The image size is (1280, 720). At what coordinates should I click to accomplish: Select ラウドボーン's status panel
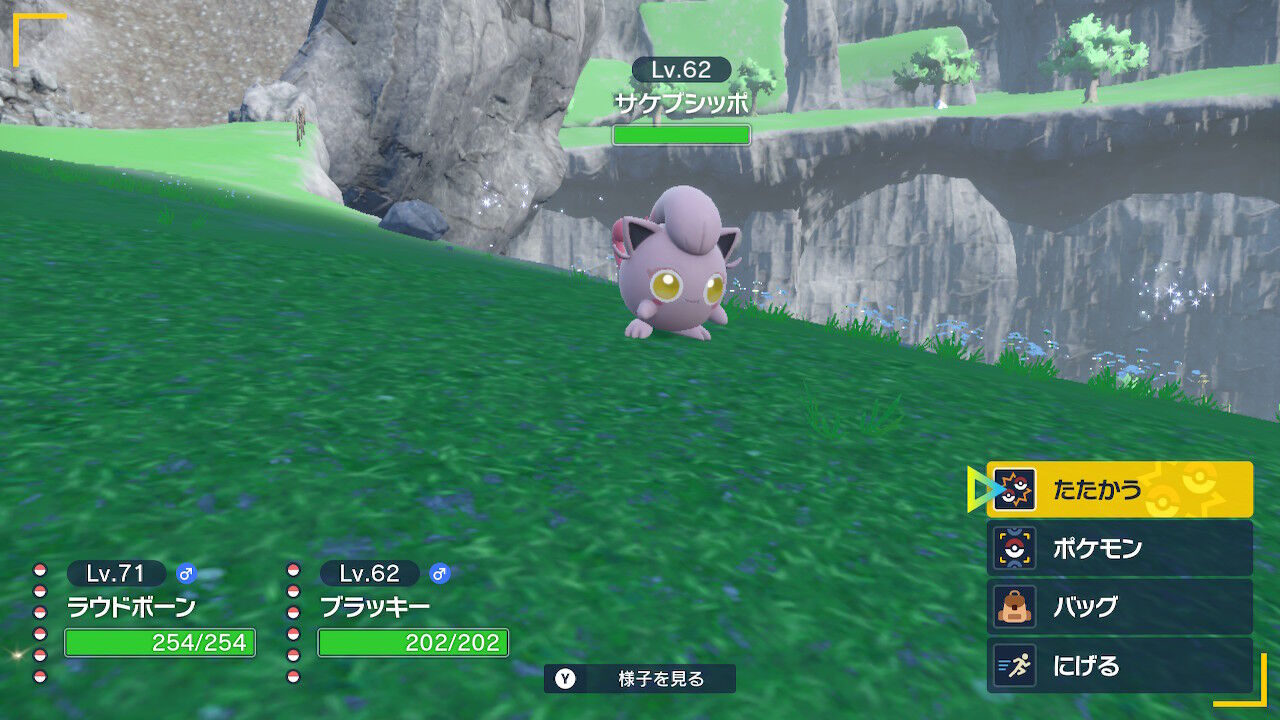pos(150,610)
